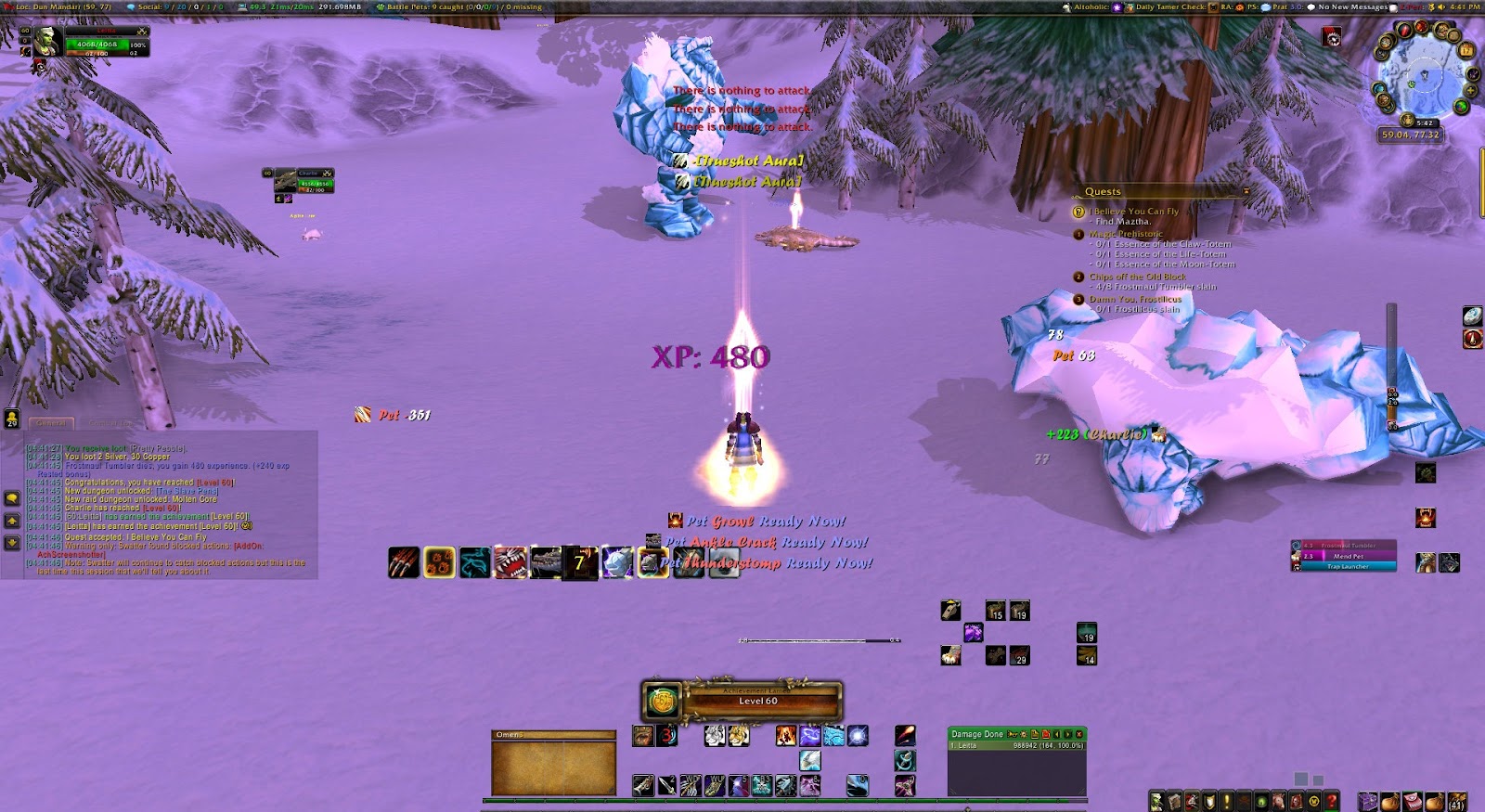Image resolution: width=1485 pixels, height=812 pixels.
Task: Click the Daily Tamer Check entry
Action: click(x=1170, y=6)
